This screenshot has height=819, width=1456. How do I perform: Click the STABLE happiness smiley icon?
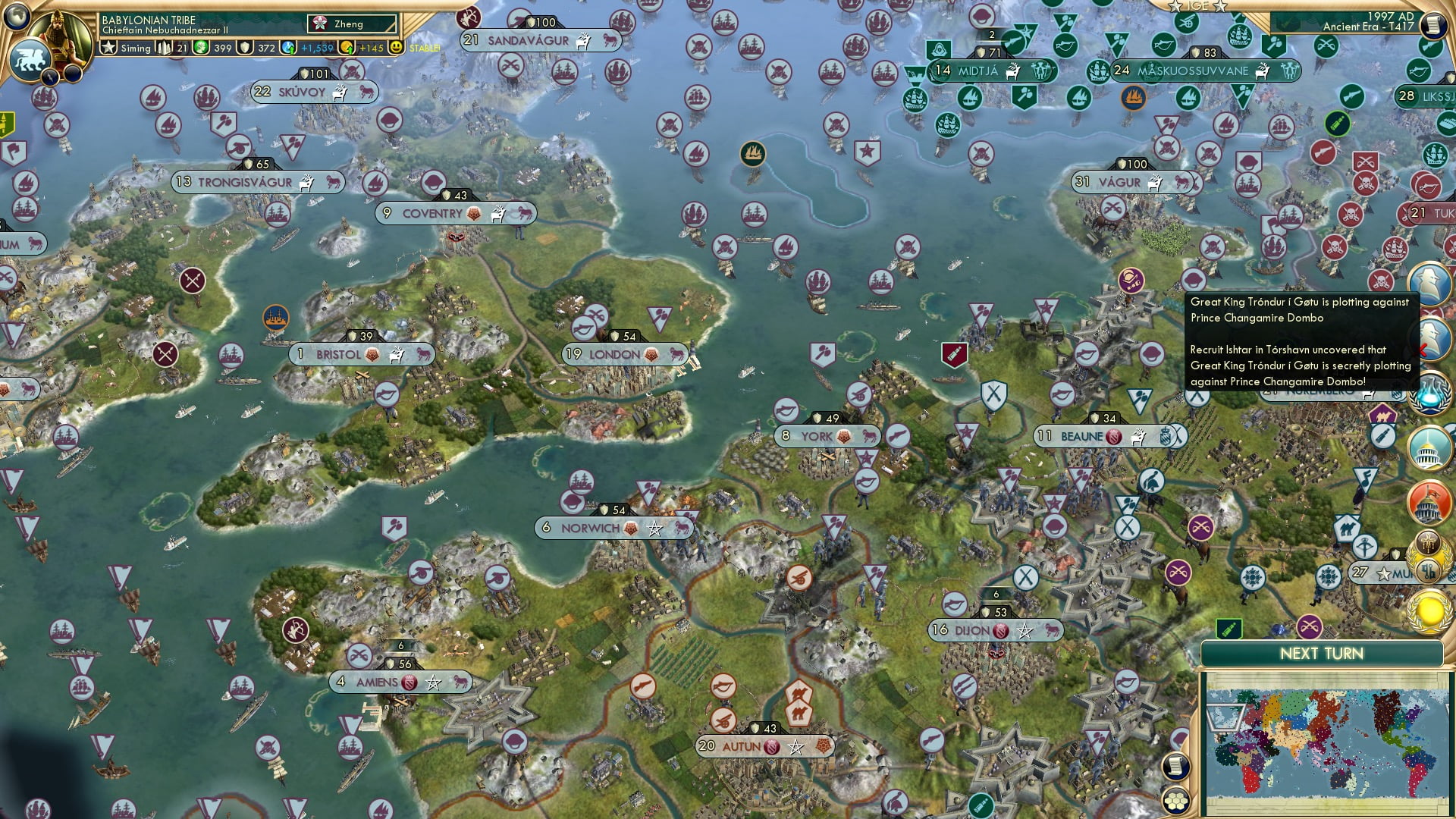pos(396,48)
